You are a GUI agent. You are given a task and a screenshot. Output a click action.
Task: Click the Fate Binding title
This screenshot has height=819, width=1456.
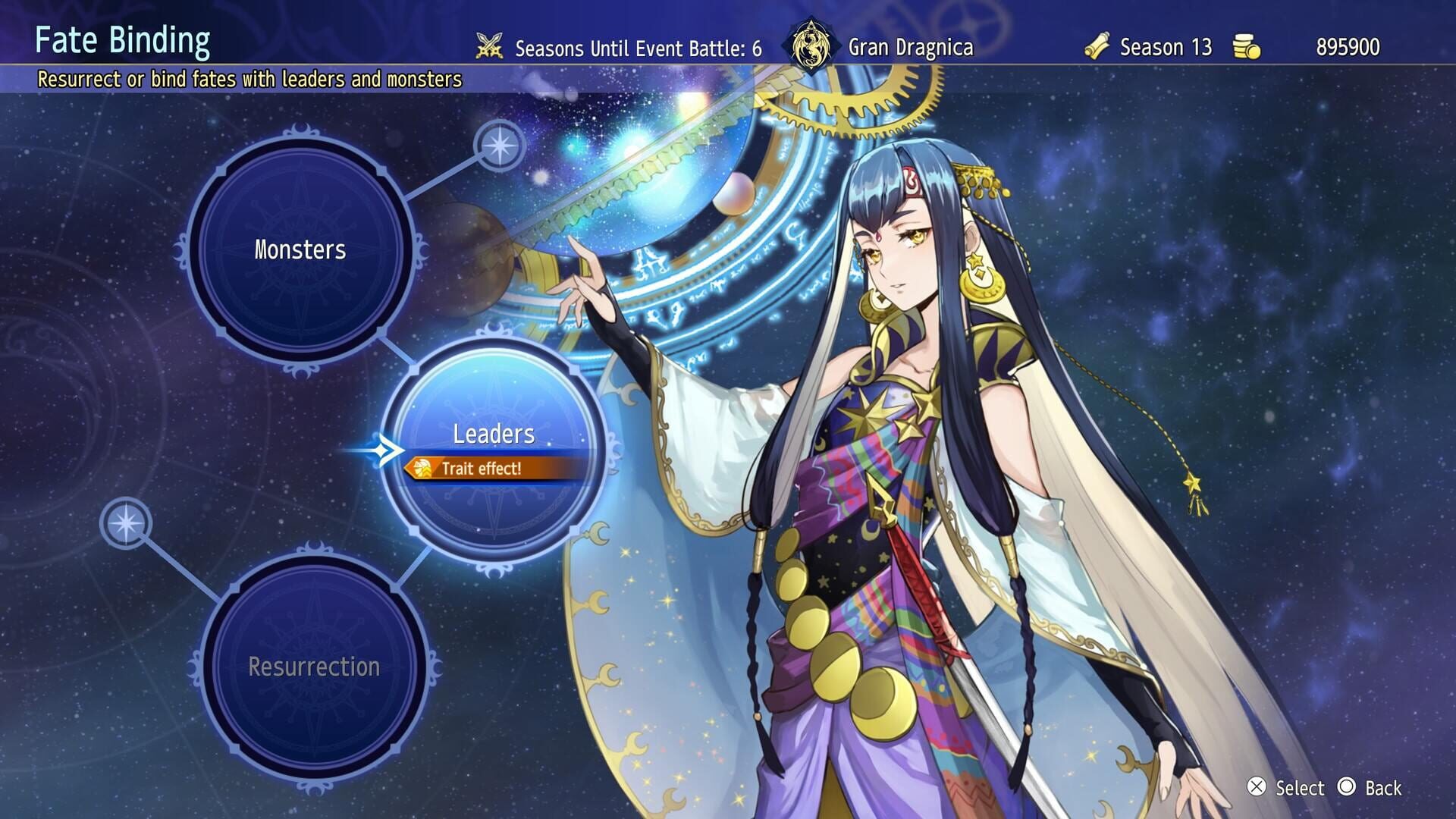point(123,43)
